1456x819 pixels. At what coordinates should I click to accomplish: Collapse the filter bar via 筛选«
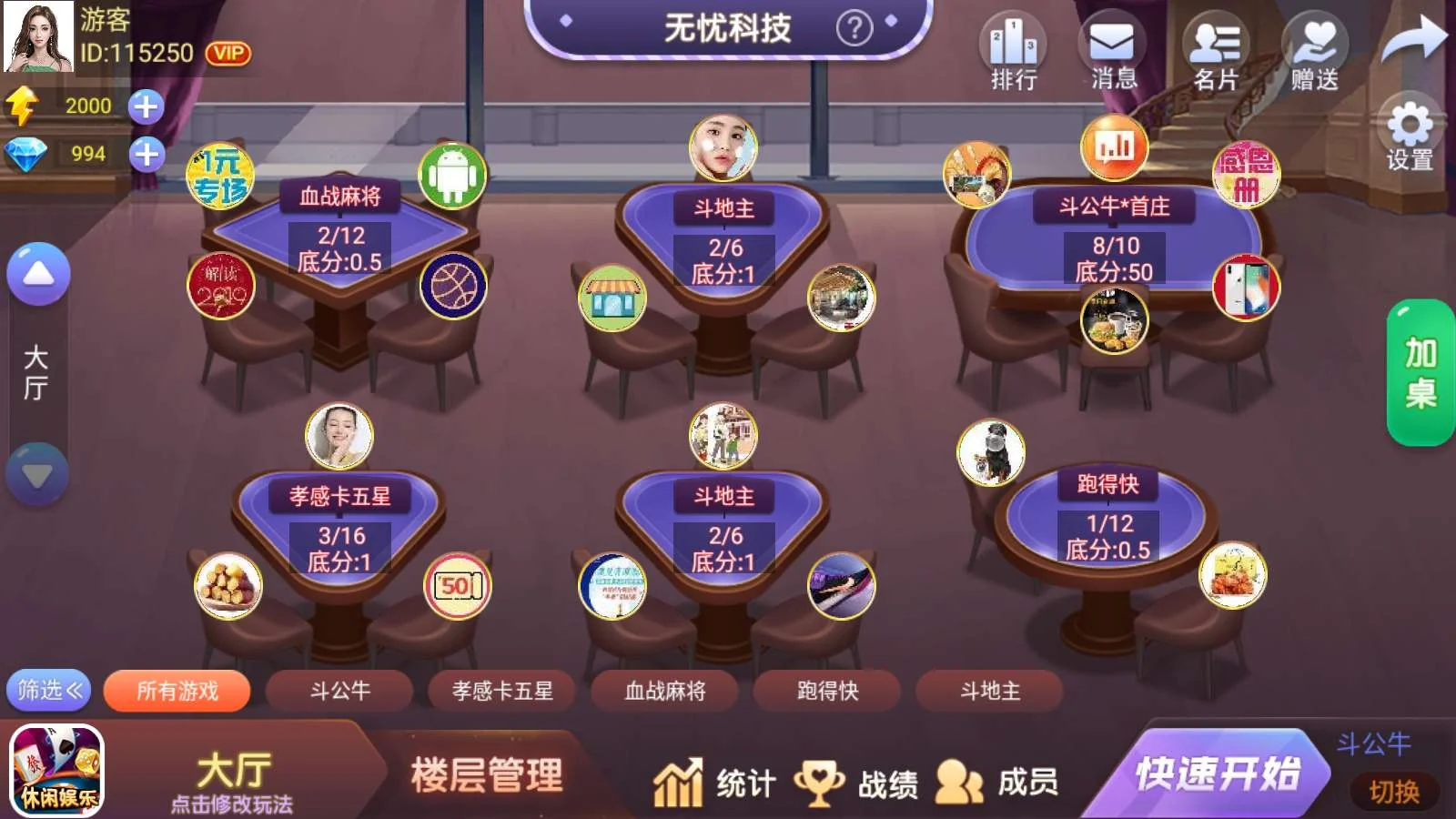47,692
